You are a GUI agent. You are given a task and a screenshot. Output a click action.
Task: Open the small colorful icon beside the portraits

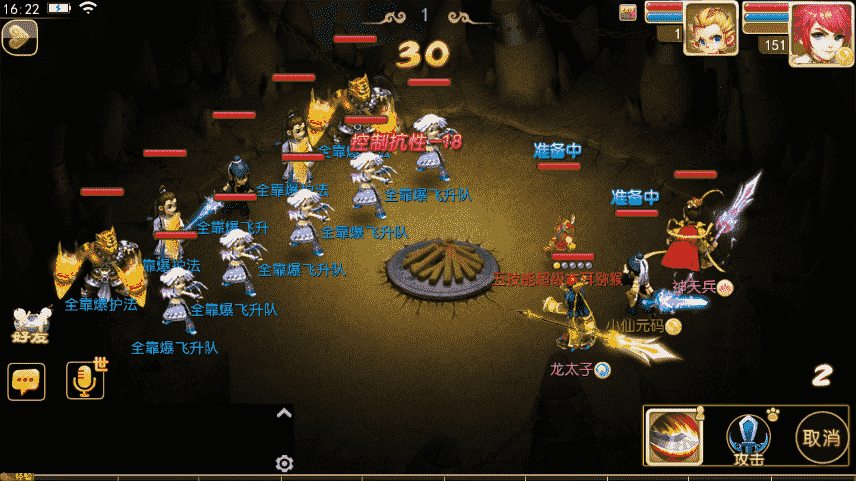(628, 12)
